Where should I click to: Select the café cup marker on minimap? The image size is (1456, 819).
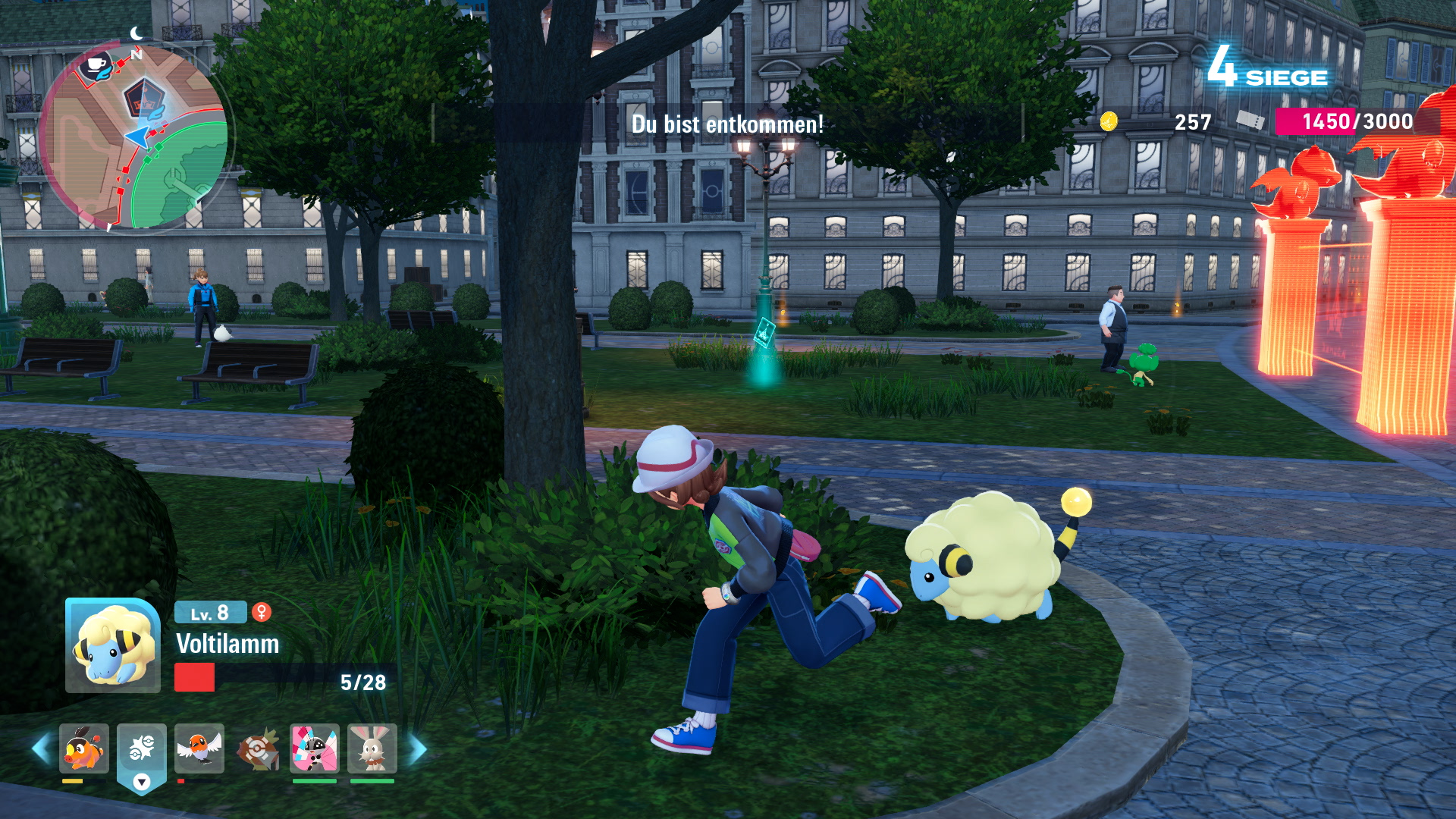click(96, 64)
